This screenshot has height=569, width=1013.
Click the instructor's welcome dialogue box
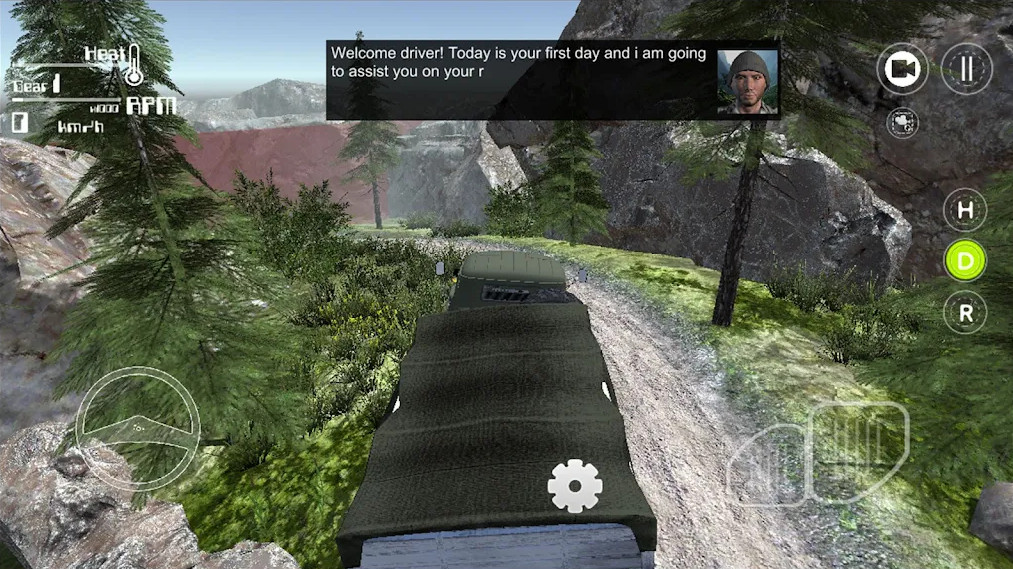coord(520,80)
